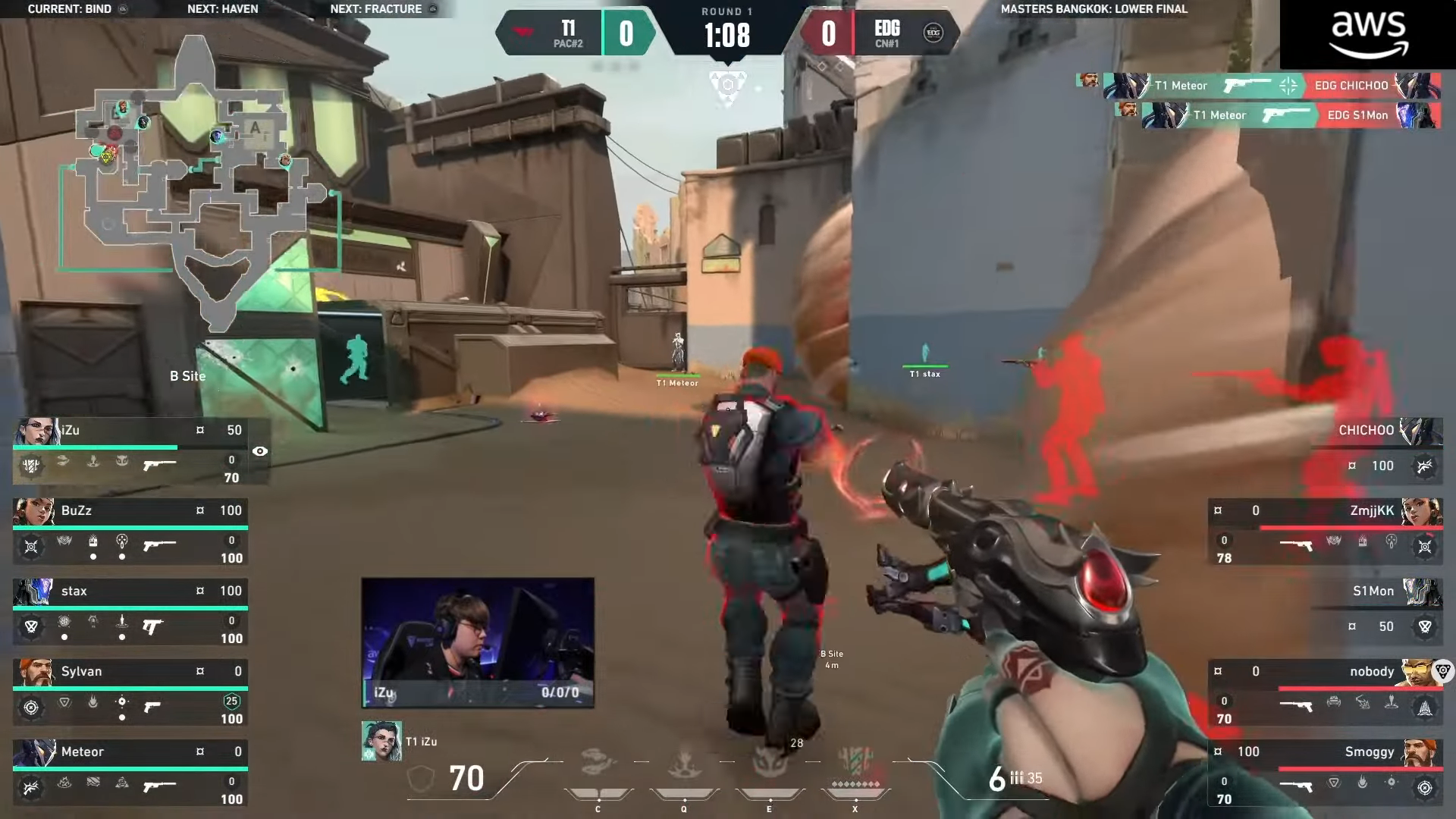Pick Smoggy from the EDG player list
Viewport: 1456px width, 819px height.
click(x=1324, y=773)
